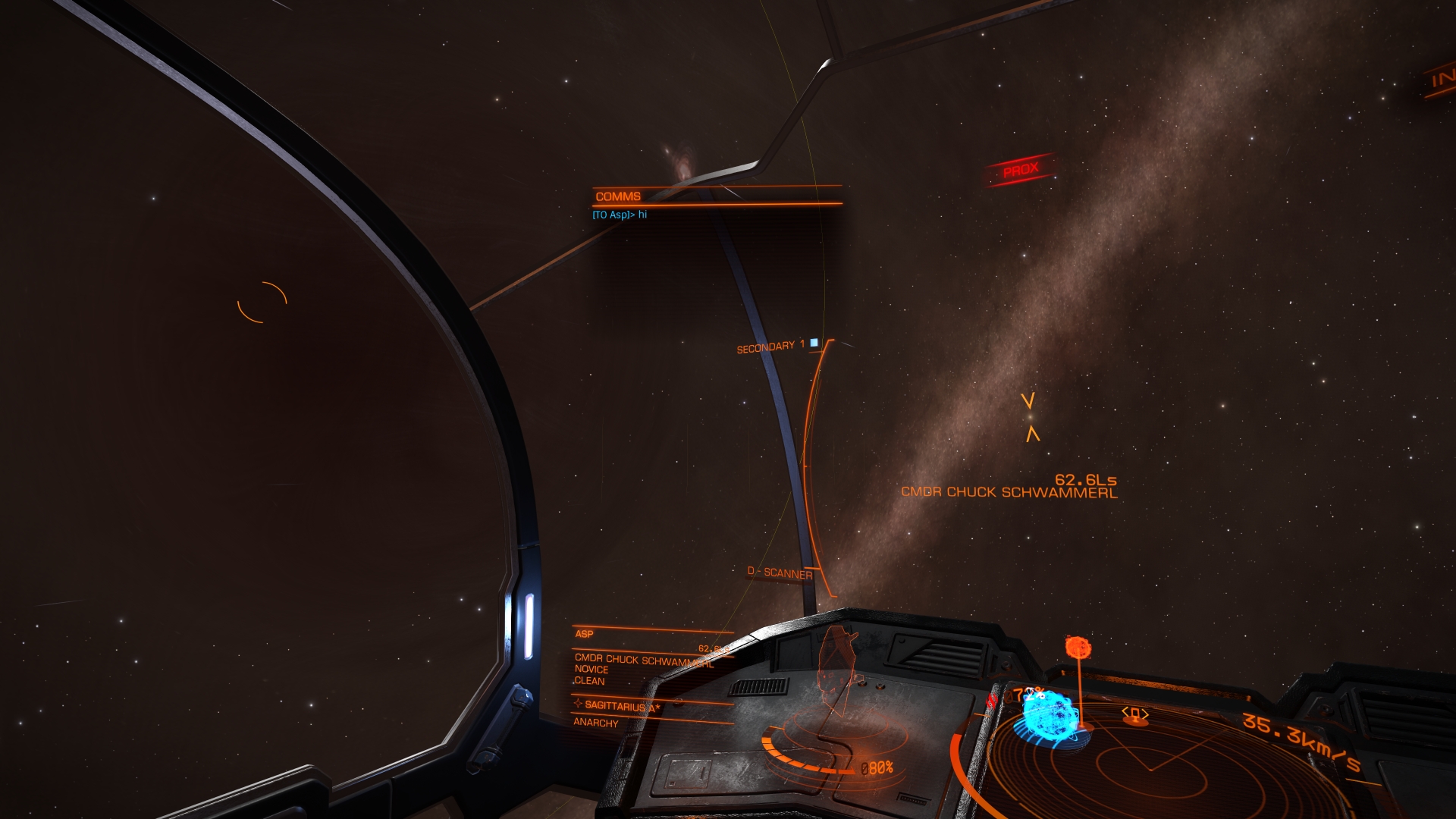This screenshot has height=819, width=1456.
Task: Open the COMMS panel header
Action: pos(618,196)
